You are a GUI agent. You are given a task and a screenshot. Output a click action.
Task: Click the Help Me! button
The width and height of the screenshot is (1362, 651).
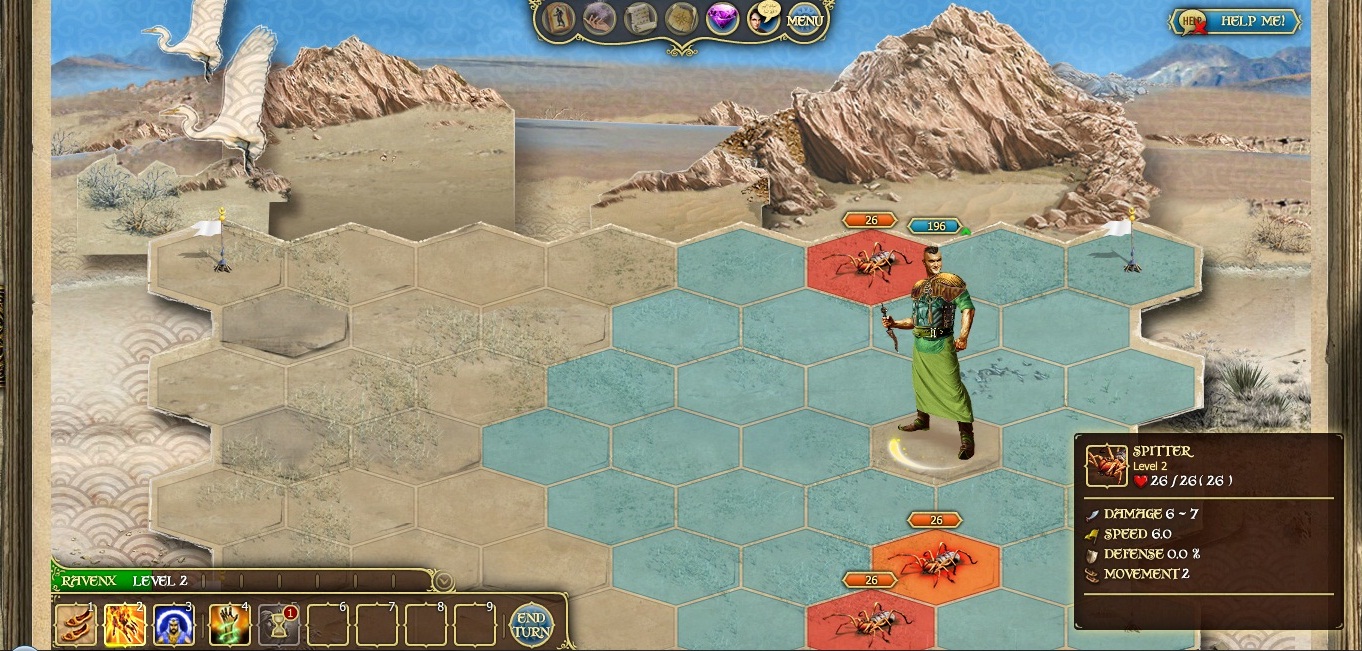tap(1238, 21)
